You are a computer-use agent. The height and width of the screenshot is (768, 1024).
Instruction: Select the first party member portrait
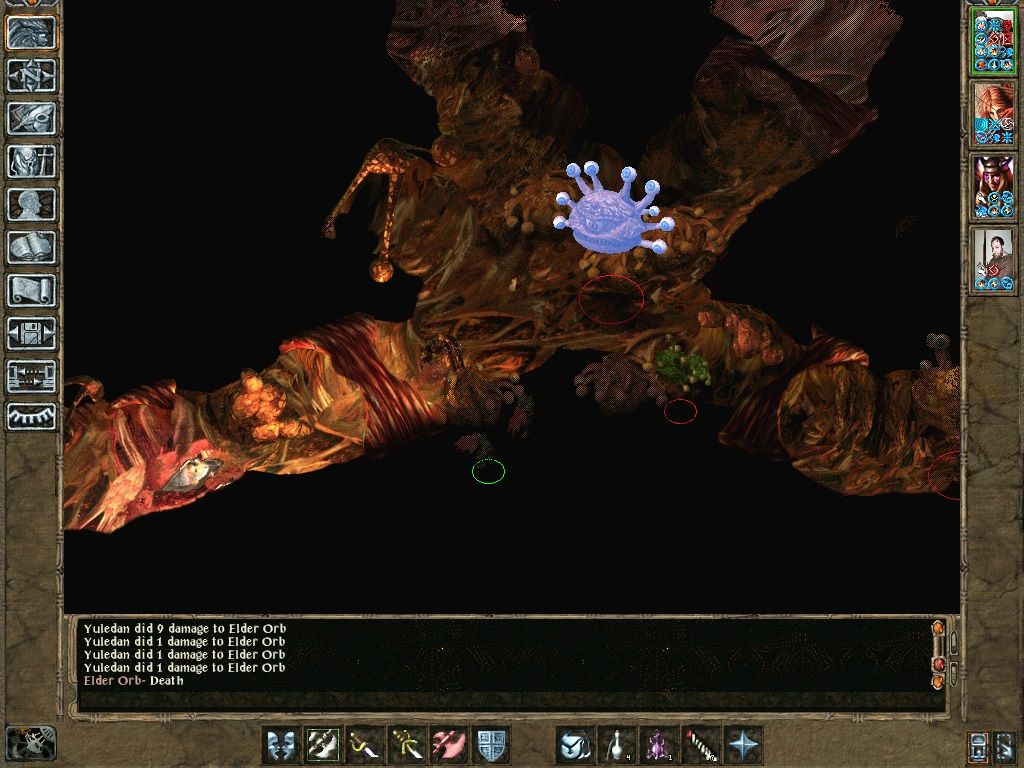993,42
